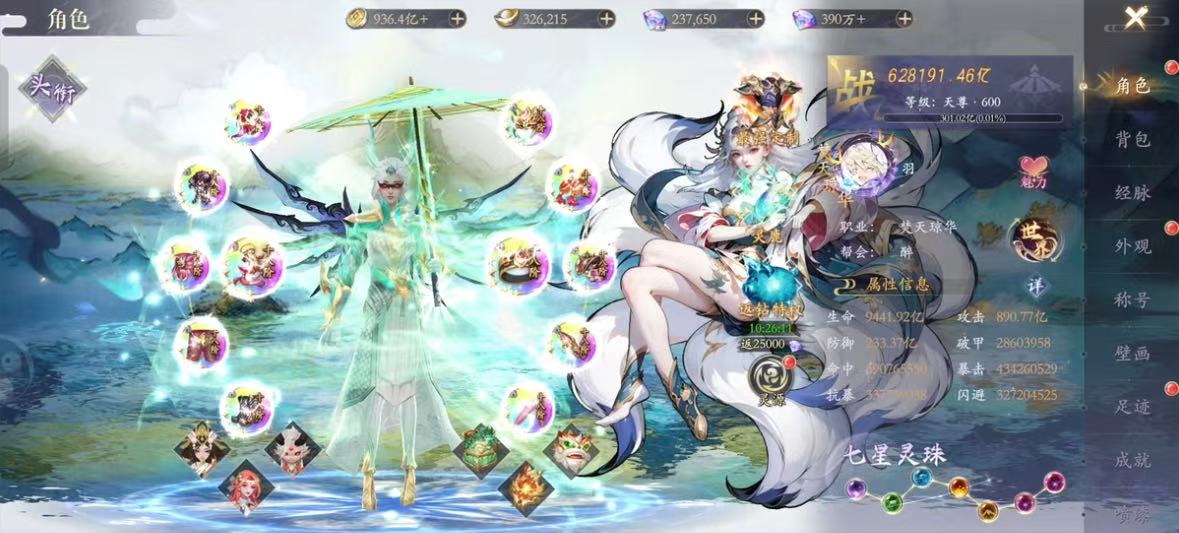Select the 角色 character tab
Image resolution: width=1179 pixels, height=533 pixels.
click(x=1132, y=86)
